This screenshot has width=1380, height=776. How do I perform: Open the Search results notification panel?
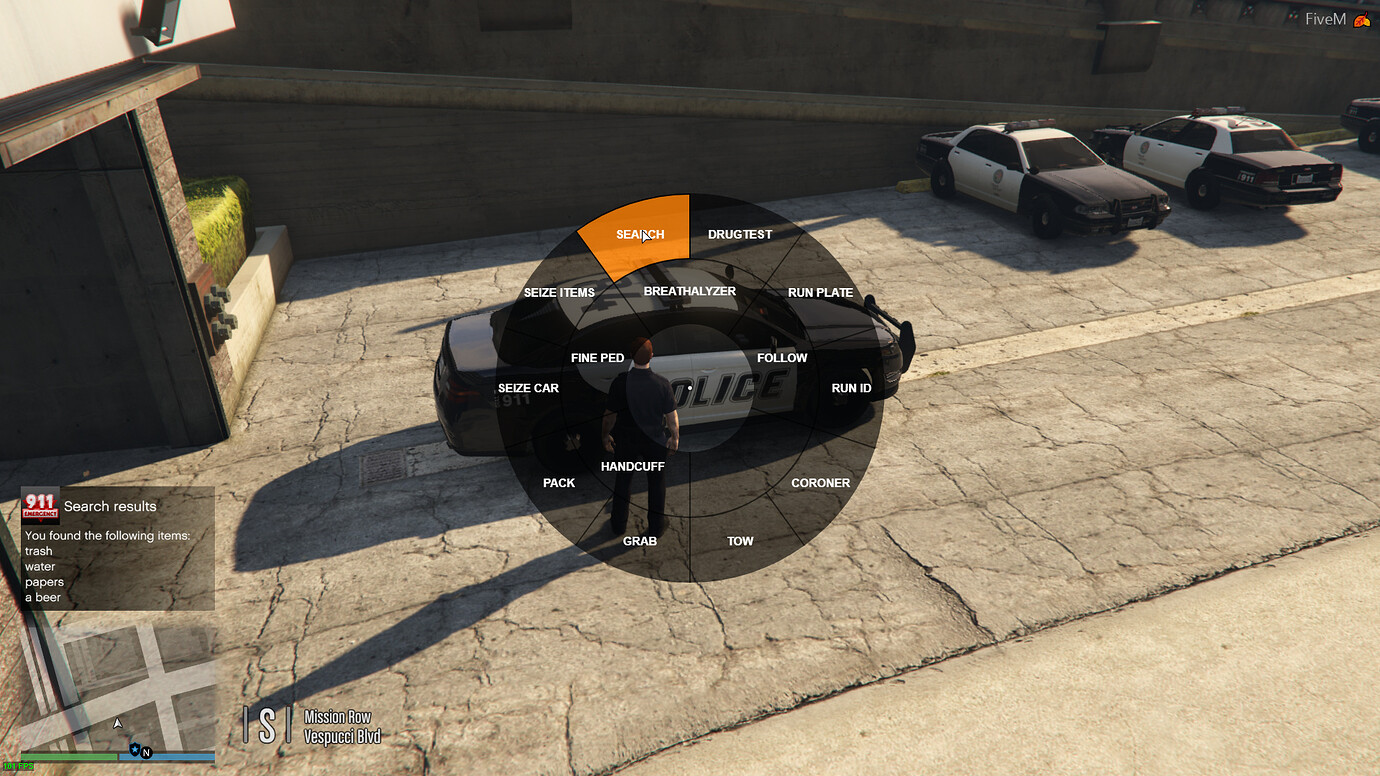(x=117, y=550)
